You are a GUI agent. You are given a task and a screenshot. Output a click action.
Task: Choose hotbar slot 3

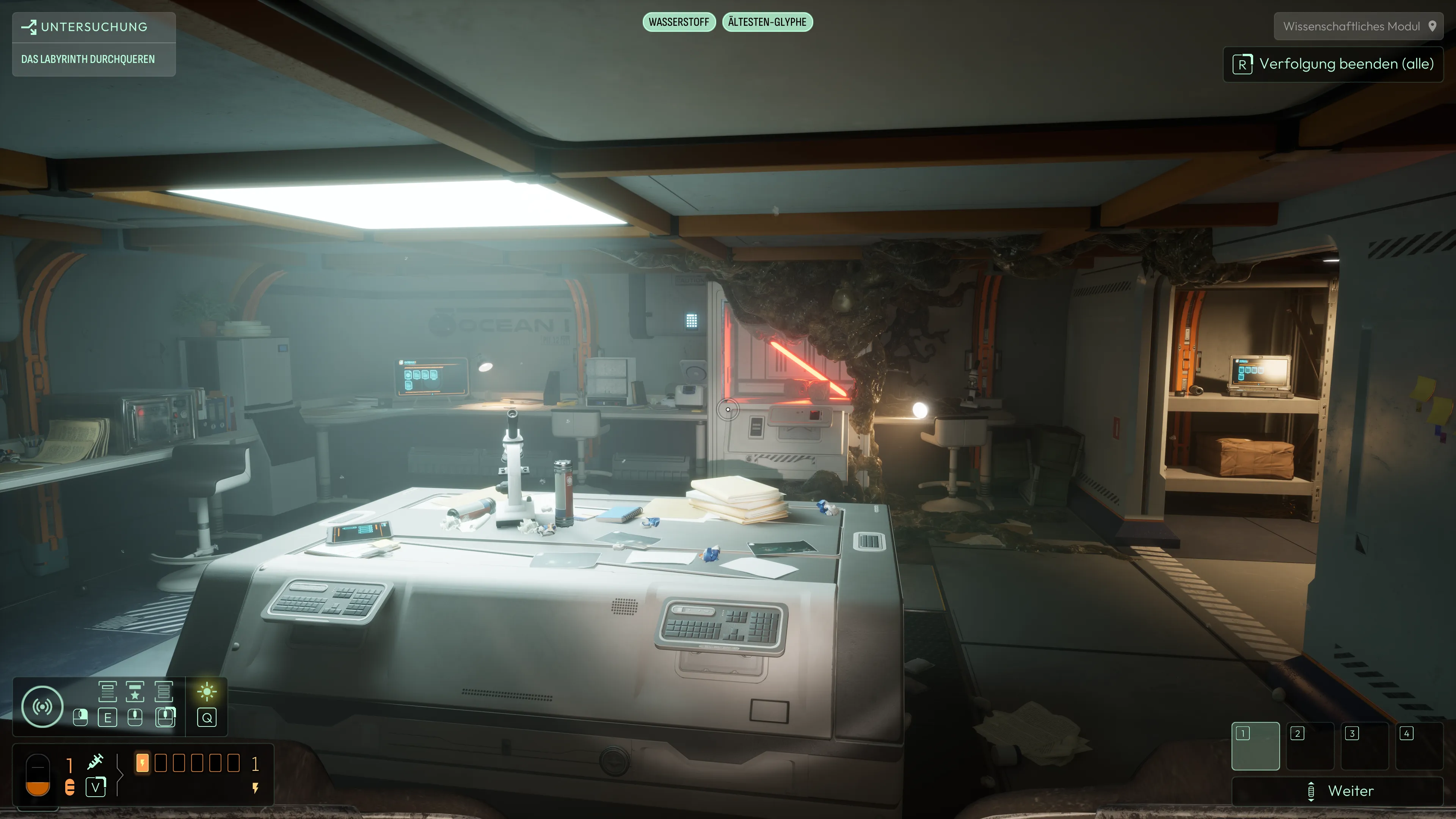pyautogui.click(x=1364, y=745)
